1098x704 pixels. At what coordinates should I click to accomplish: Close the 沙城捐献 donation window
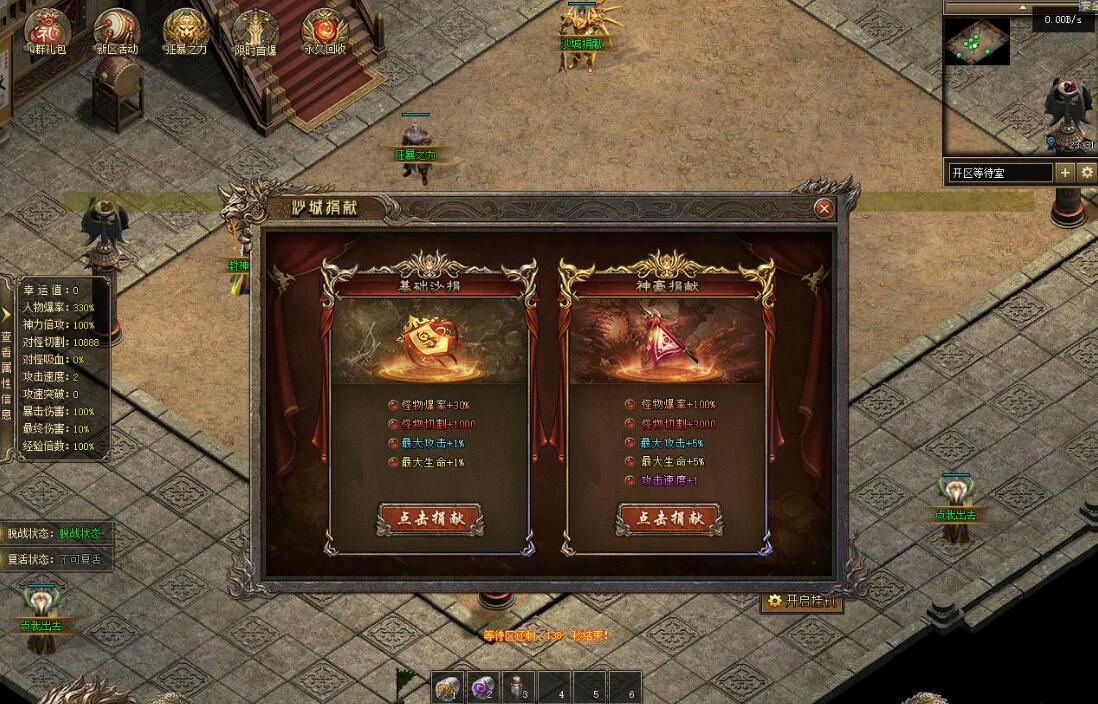(x=824, y=208)
